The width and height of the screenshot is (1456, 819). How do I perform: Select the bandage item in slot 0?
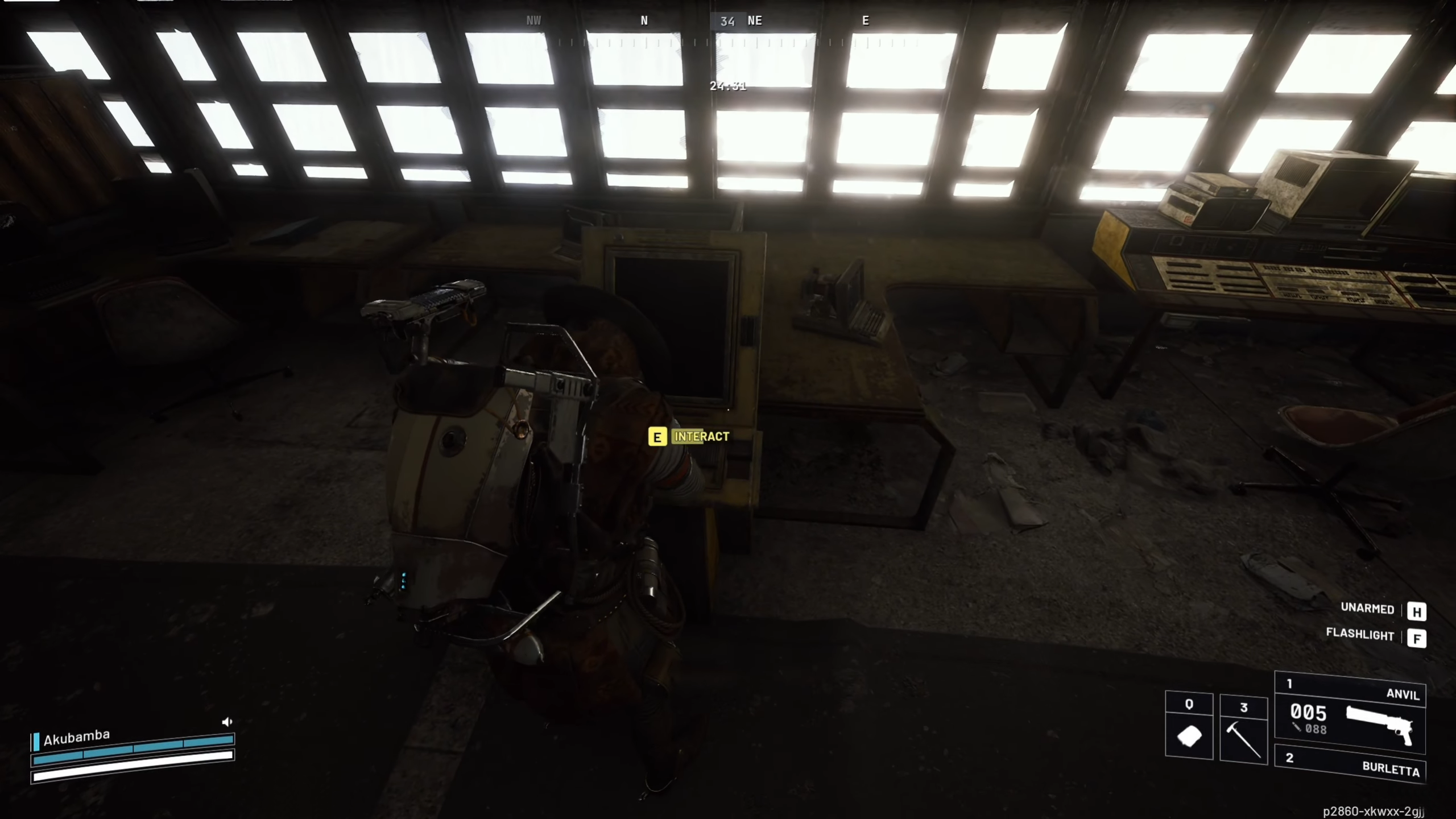(1190, 735)
